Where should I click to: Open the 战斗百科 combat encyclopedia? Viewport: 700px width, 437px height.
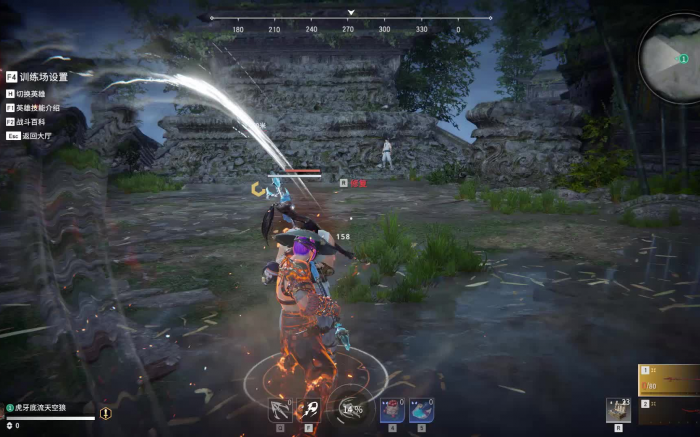pyautogui.click(x=30, y=121)
